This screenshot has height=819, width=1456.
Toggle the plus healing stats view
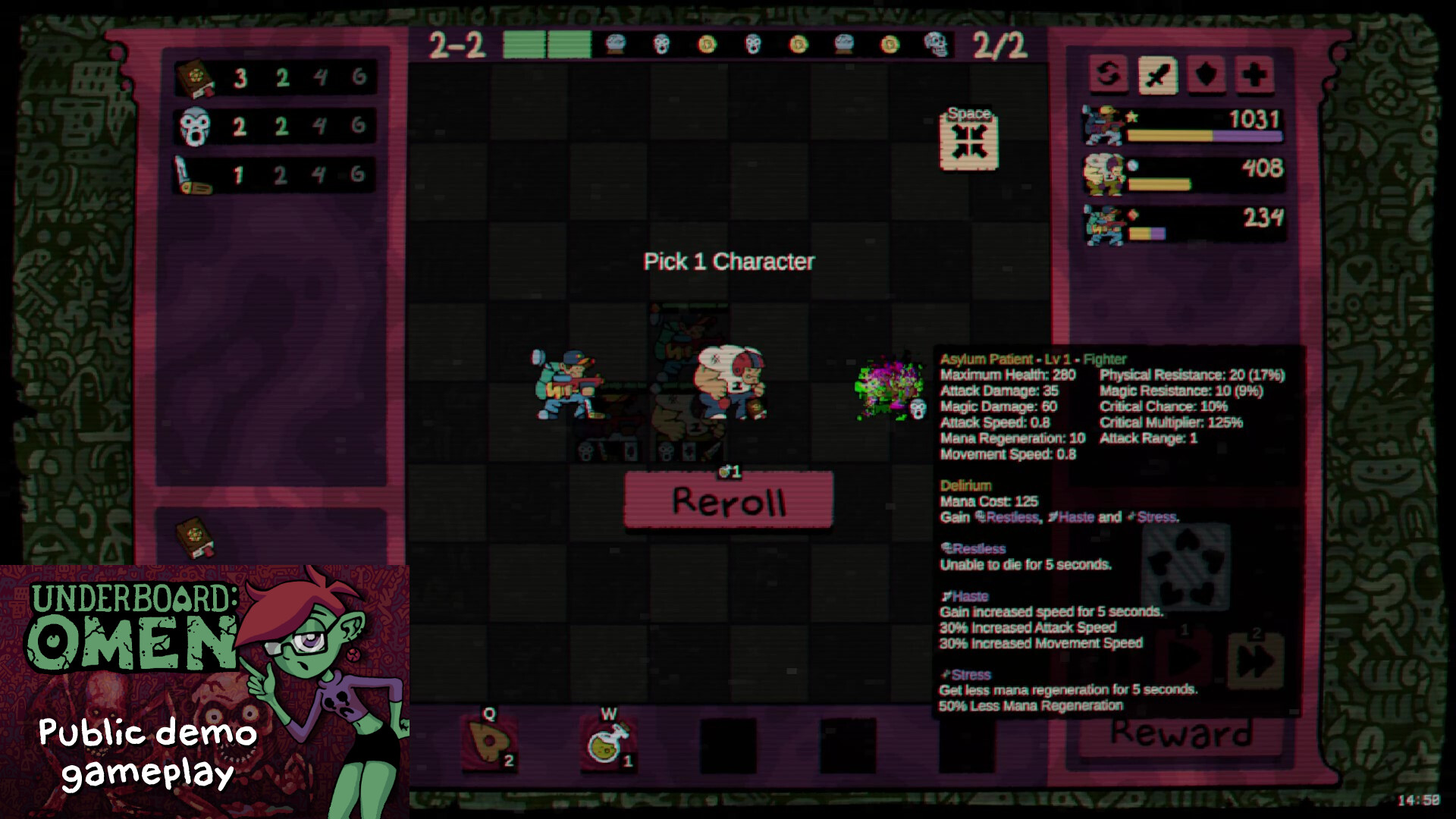[1254, 75]
